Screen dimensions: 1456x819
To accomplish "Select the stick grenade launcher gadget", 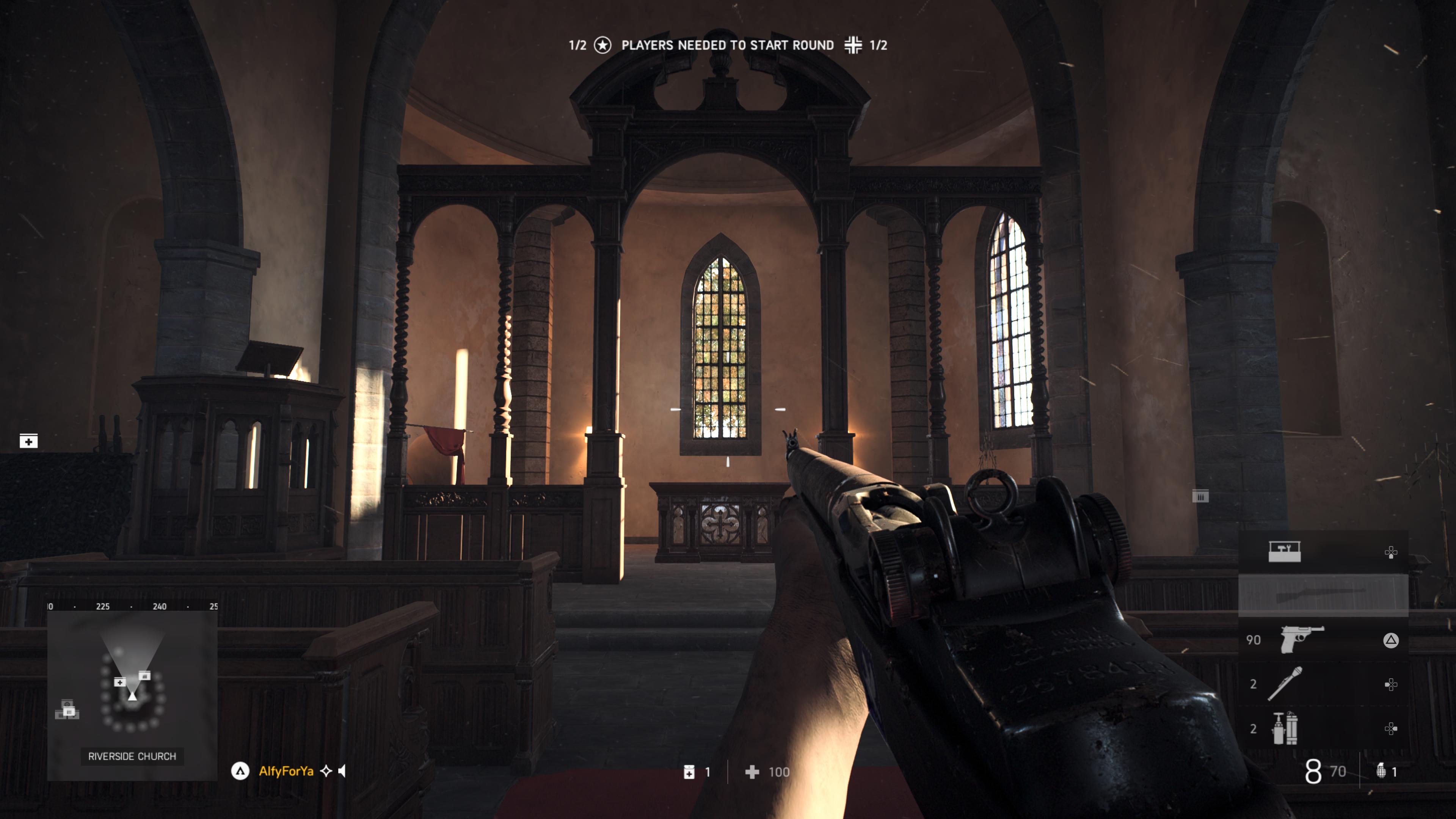I will (1285, 683).
